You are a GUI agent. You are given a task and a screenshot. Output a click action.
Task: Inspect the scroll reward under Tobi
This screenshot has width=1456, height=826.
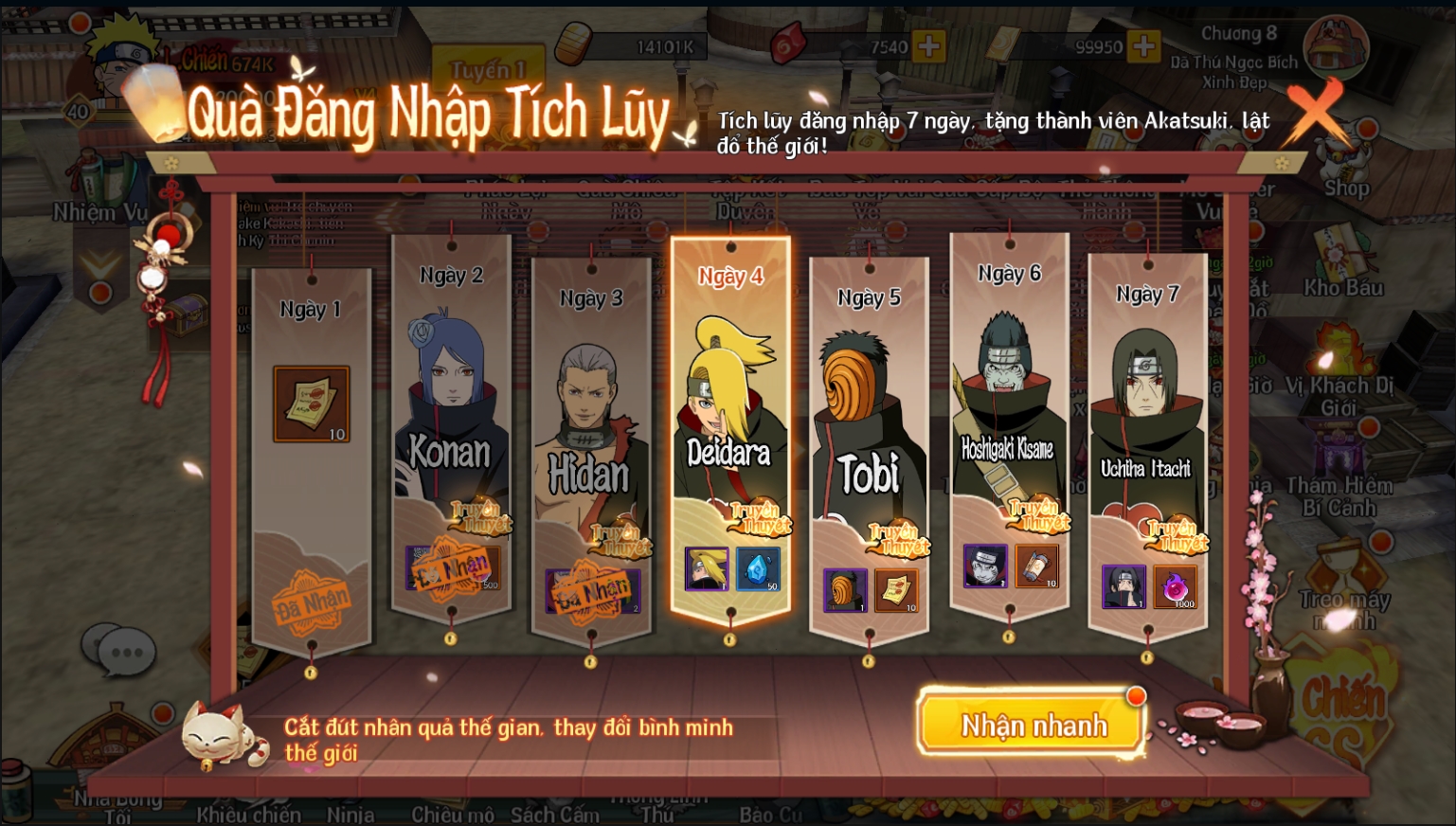895,590
